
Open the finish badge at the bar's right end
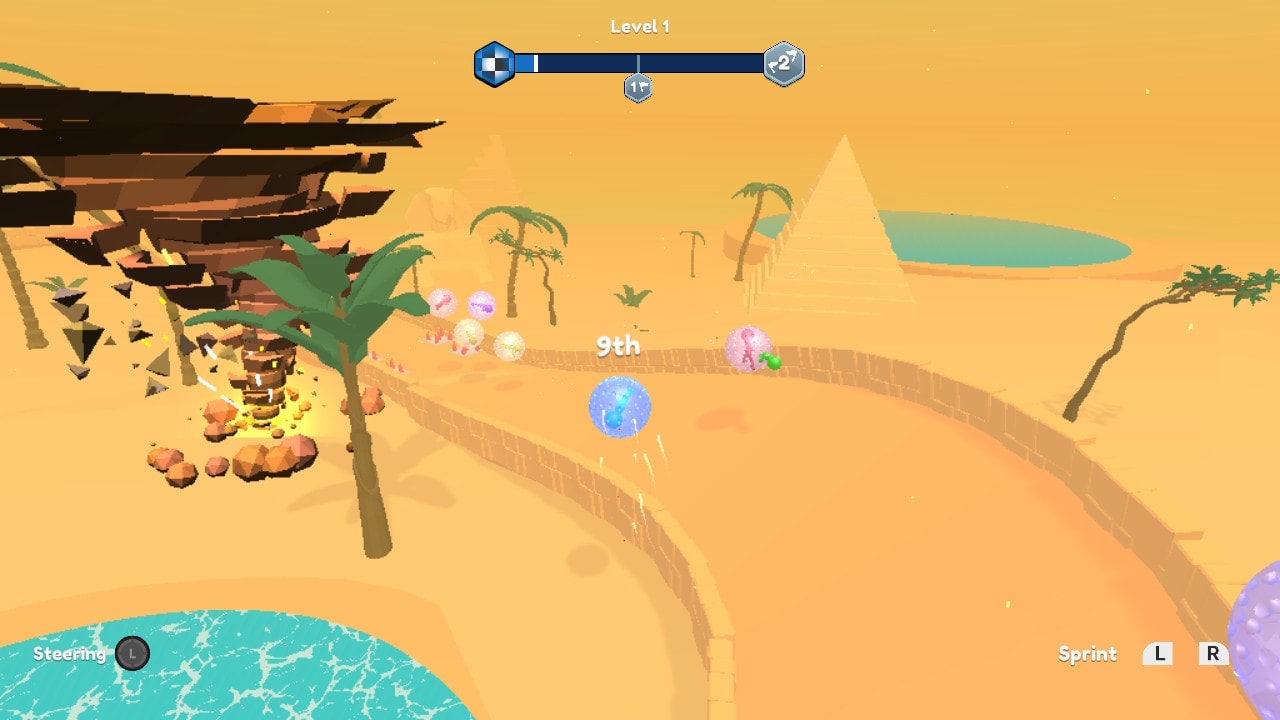coord(782,64)
